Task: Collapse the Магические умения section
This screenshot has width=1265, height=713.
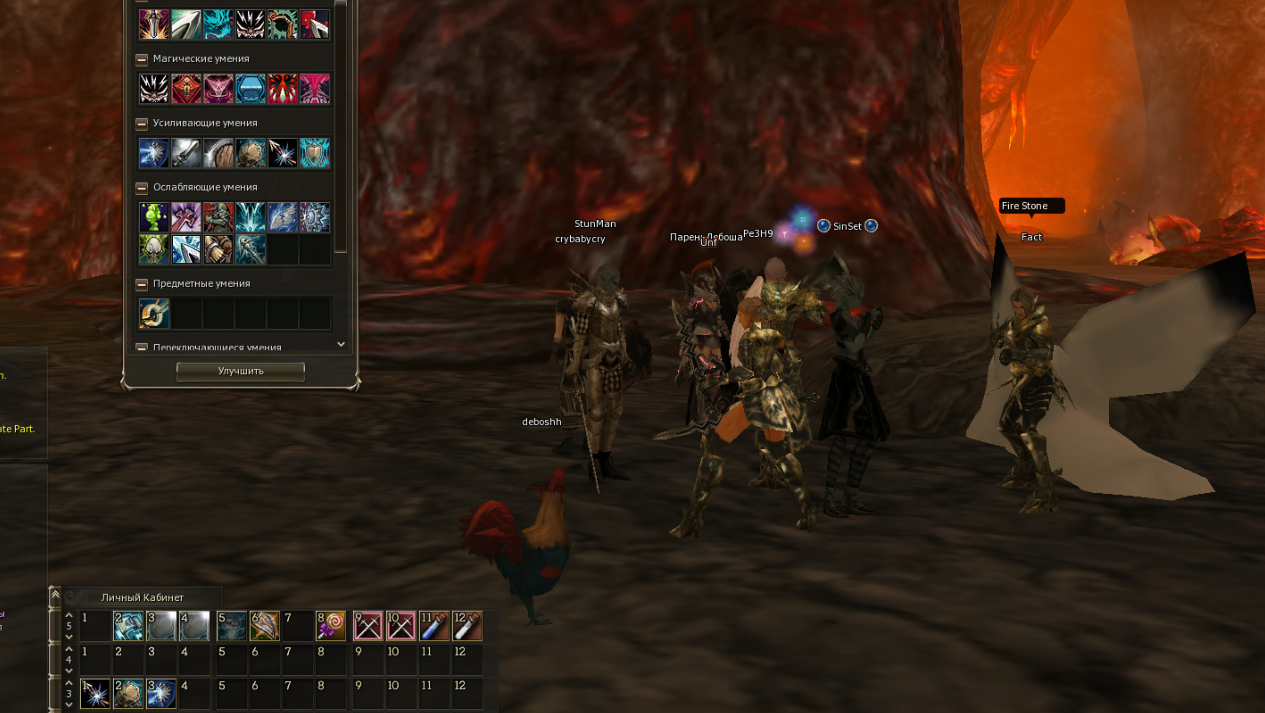Action: tap(142, 60)
